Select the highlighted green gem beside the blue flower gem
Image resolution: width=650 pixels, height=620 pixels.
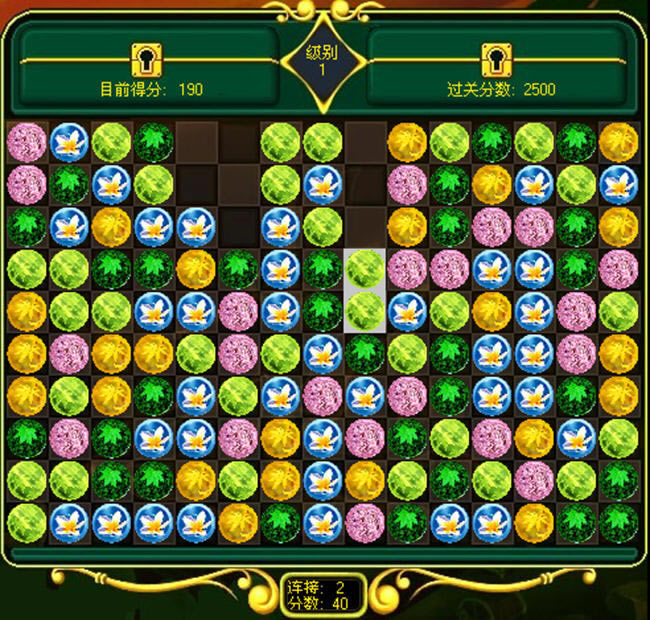pos(365,311)
